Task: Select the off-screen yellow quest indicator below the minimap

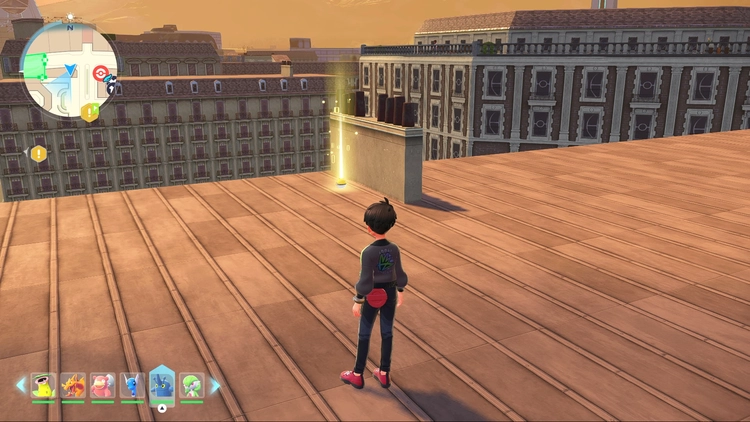Action: click(38, 154)
